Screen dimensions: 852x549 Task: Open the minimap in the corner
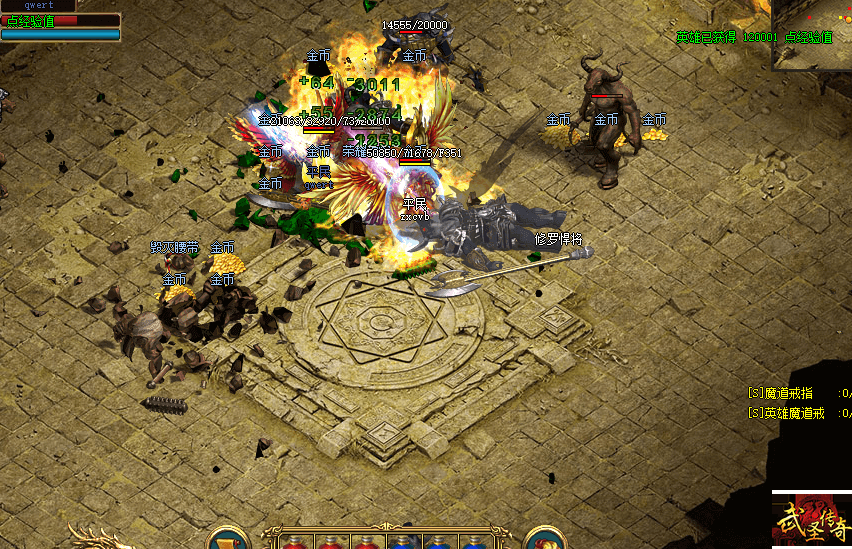coord(811,33)
